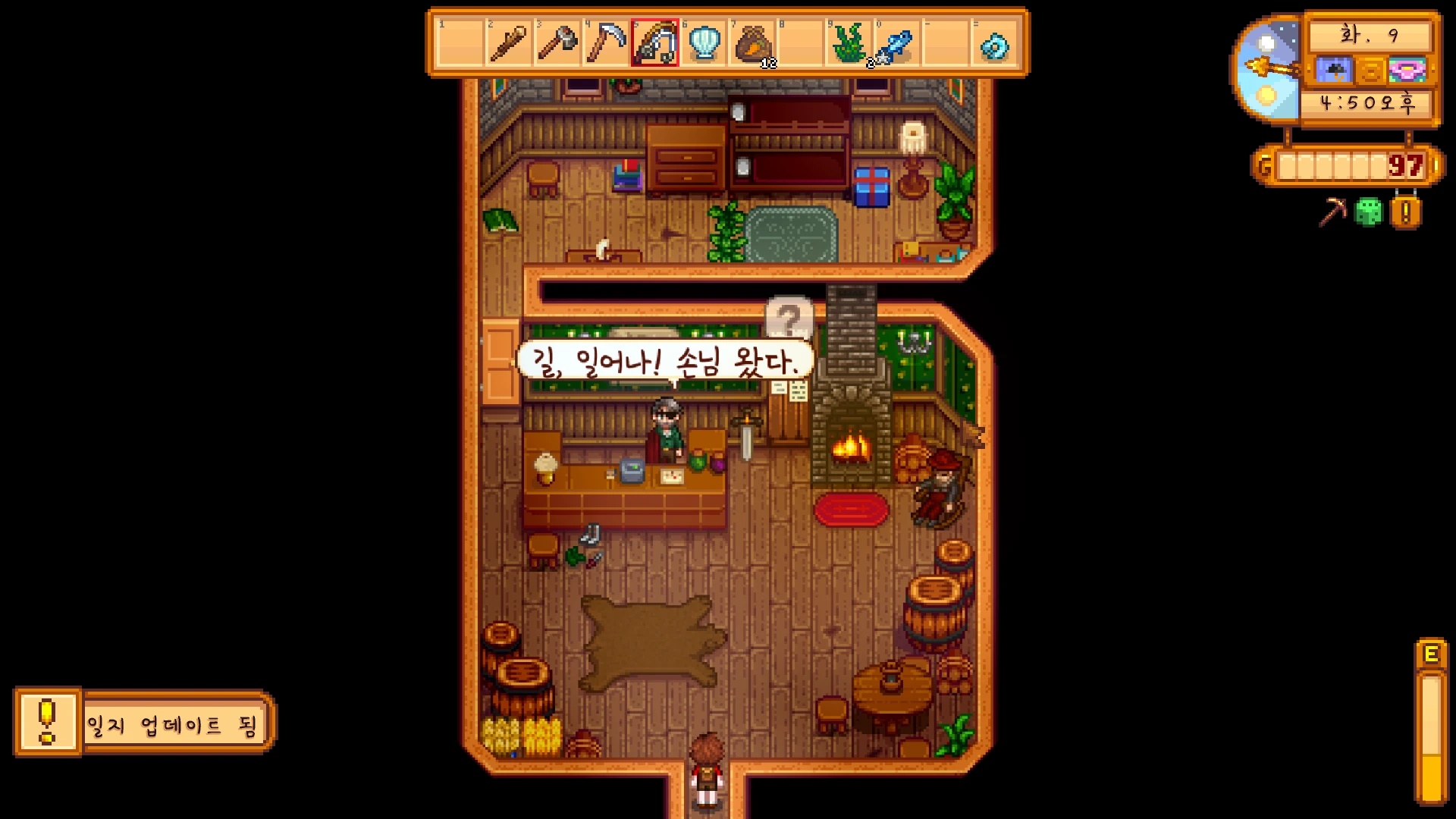Equip the axe from the hotbar
This screenshot has width=1456, height=819.
(557, 43)
